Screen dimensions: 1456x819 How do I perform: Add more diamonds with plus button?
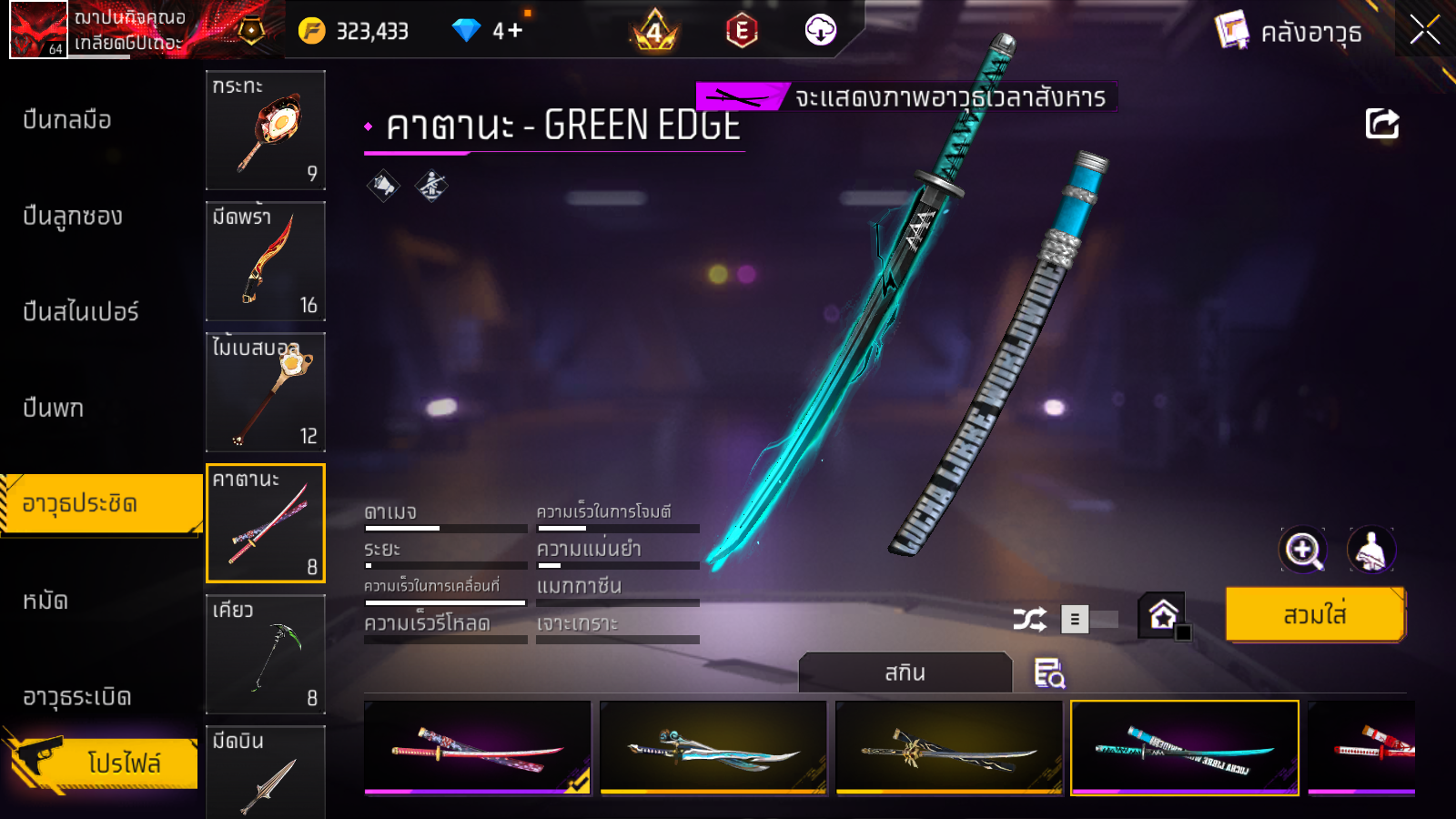(x=515, y=31)
